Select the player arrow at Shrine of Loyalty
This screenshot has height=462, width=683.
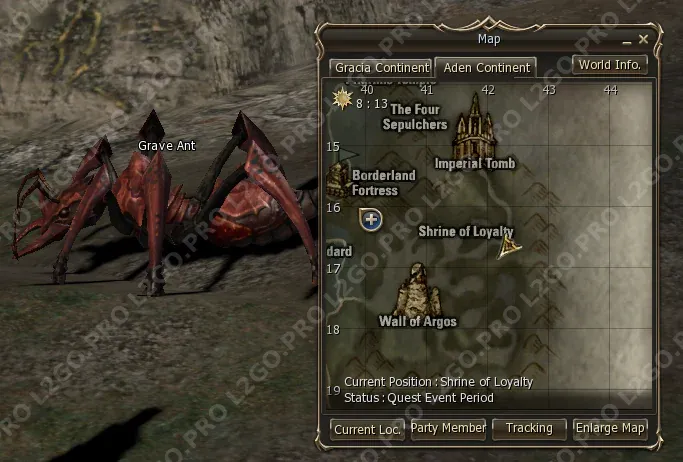pos(507,246)
